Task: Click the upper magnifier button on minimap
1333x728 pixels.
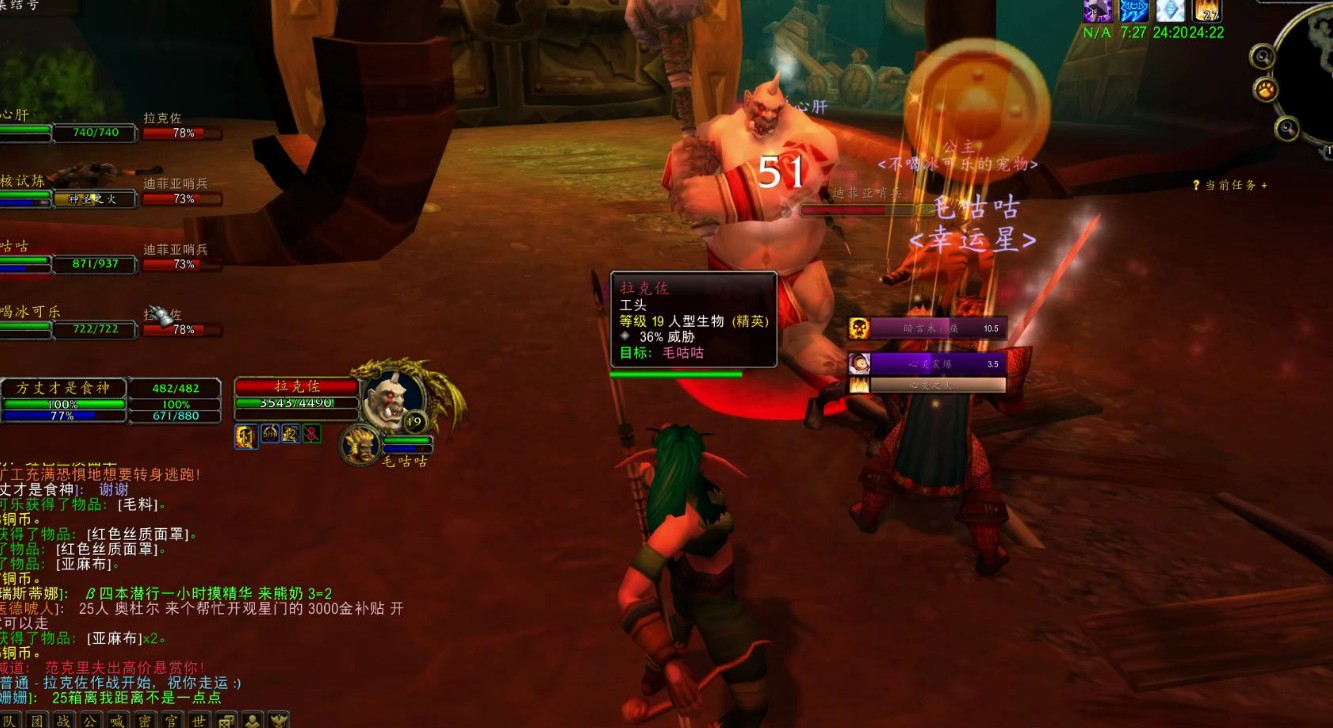Action: (1262, 57)
